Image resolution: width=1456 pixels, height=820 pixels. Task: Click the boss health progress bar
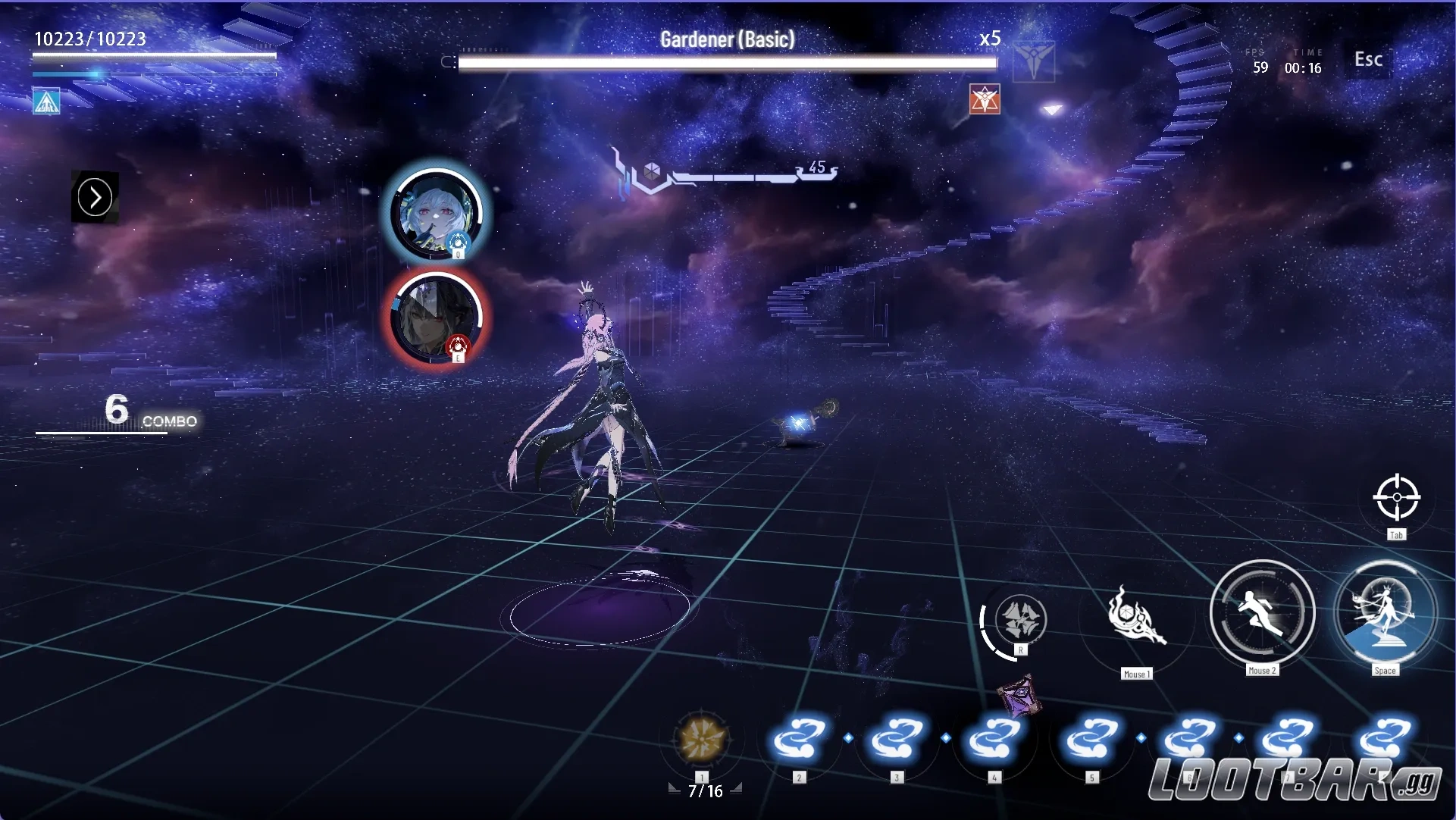726,64
